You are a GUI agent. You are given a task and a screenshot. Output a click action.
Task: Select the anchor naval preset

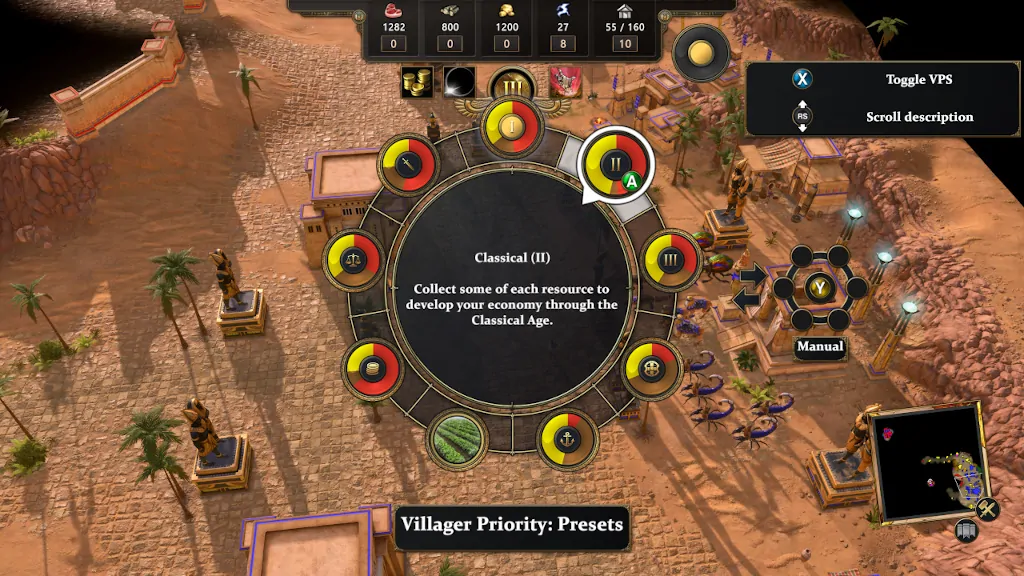click(567, 438)
